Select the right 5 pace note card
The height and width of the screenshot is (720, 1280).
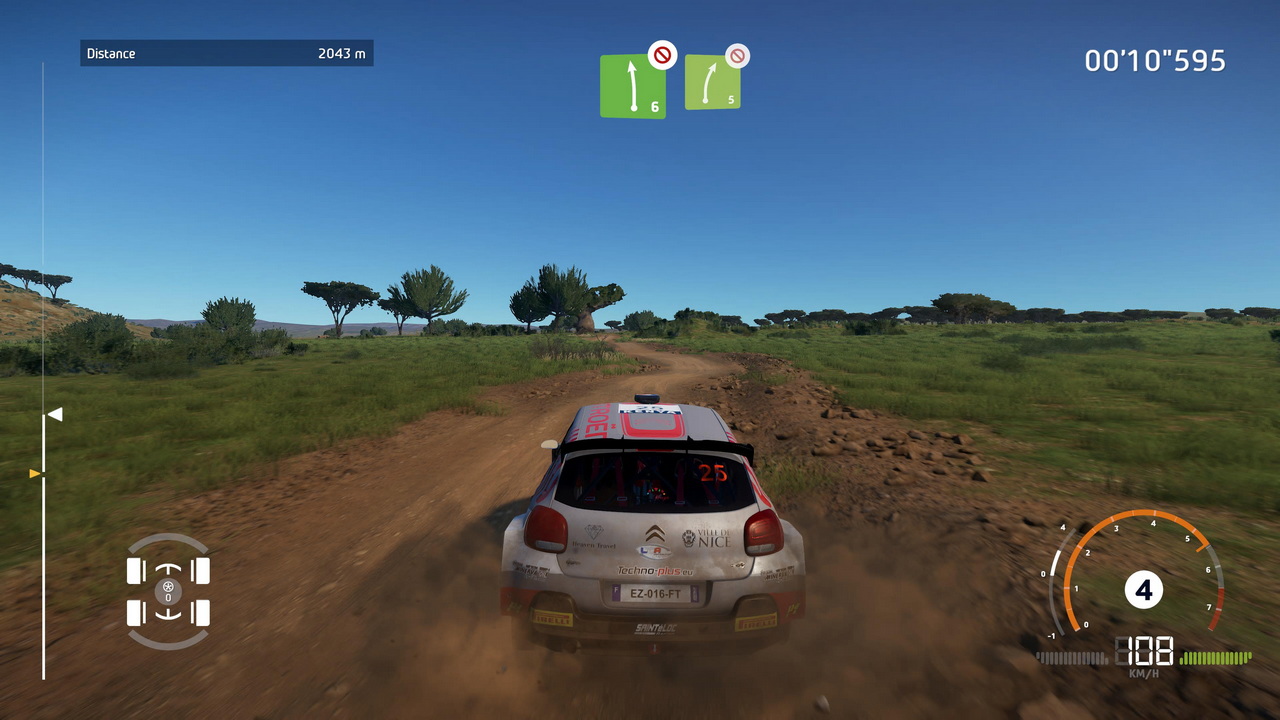click(x=712, y=83)
